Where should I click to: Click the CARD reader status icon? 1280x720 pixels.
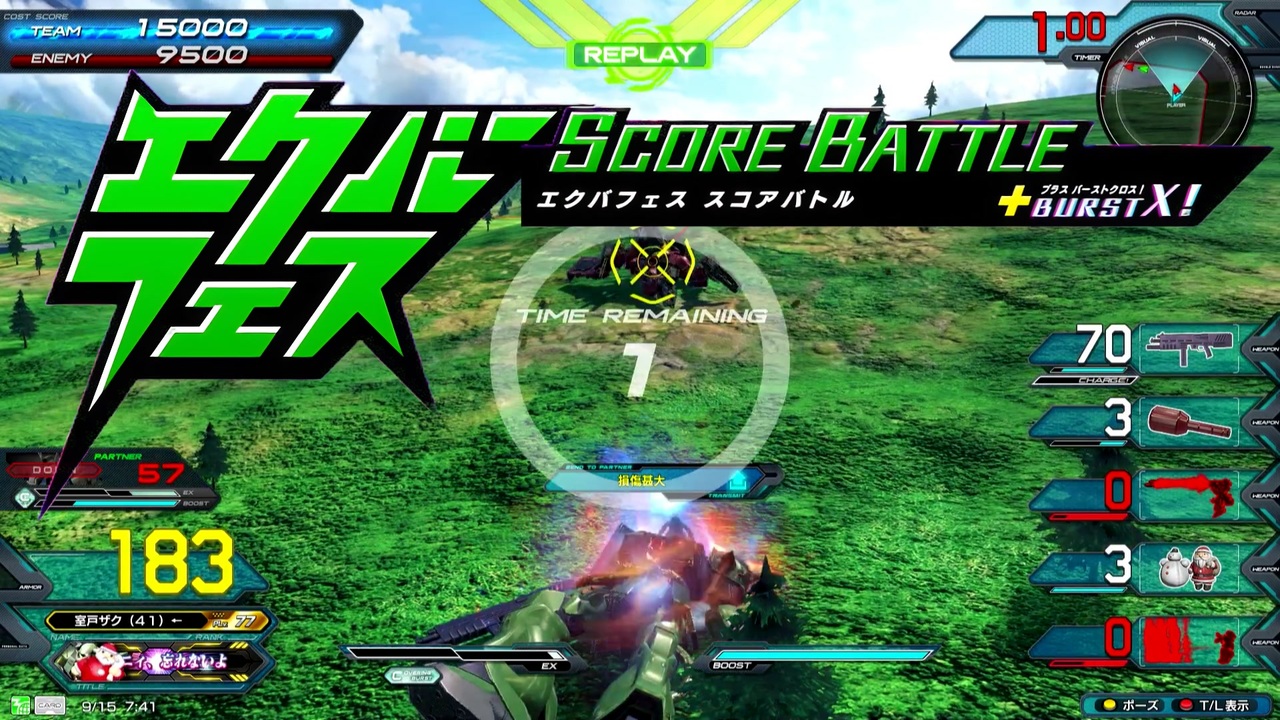point(52,706)
